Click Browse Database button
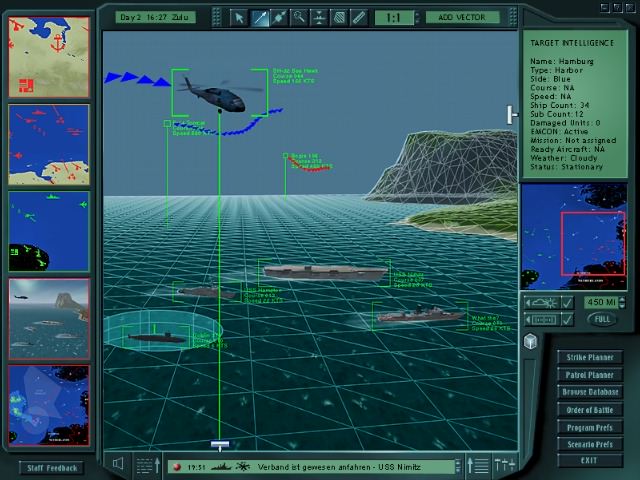Image resolution: width=640 pixels, height=480 pixels. pos(589,392)
